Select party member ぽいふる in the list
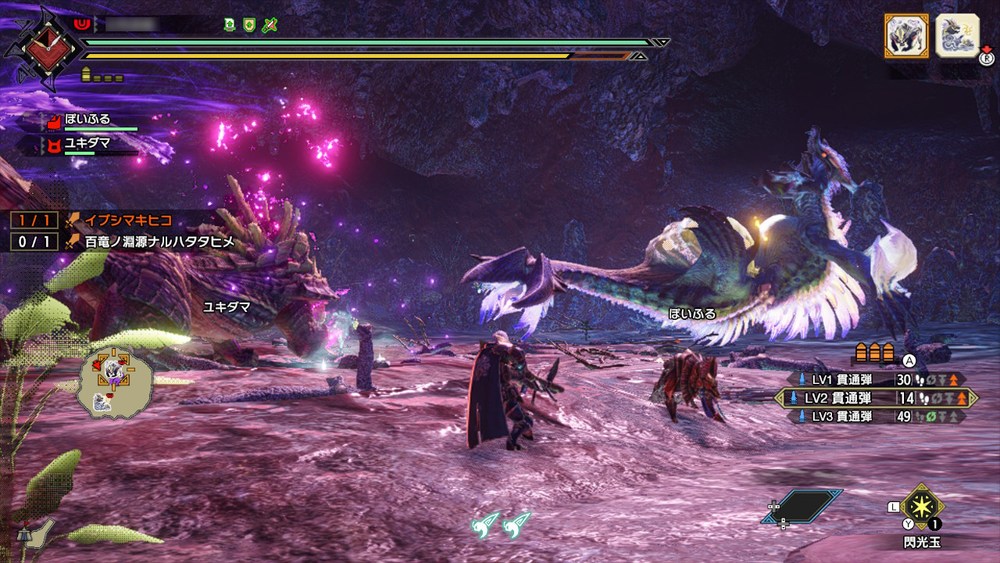This screenshot has width=1000, height=563. tap(88, 119)
